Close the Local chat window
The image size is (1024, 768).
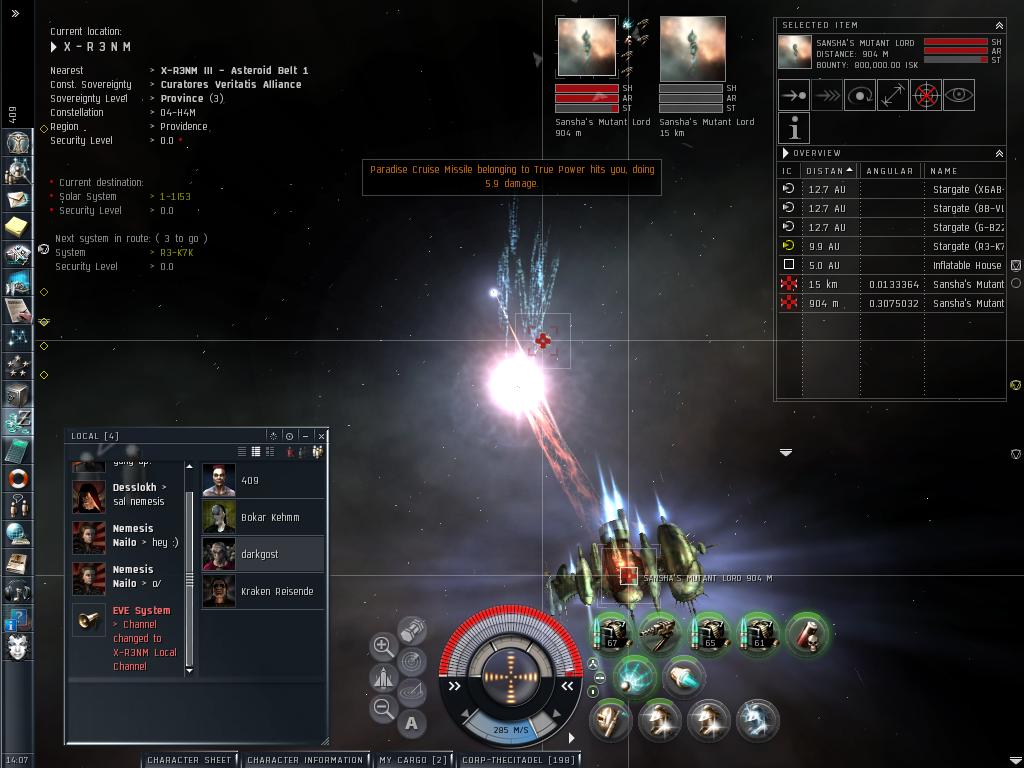coord(321,436)
